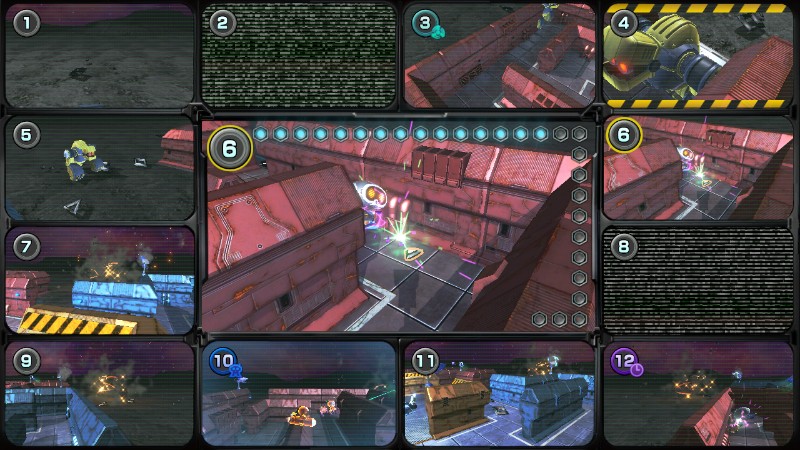Viewport: 800px width, 450px height.
Task: Choose the camera 3 feed
Action: pyautogui.click(x=499, y=56)
